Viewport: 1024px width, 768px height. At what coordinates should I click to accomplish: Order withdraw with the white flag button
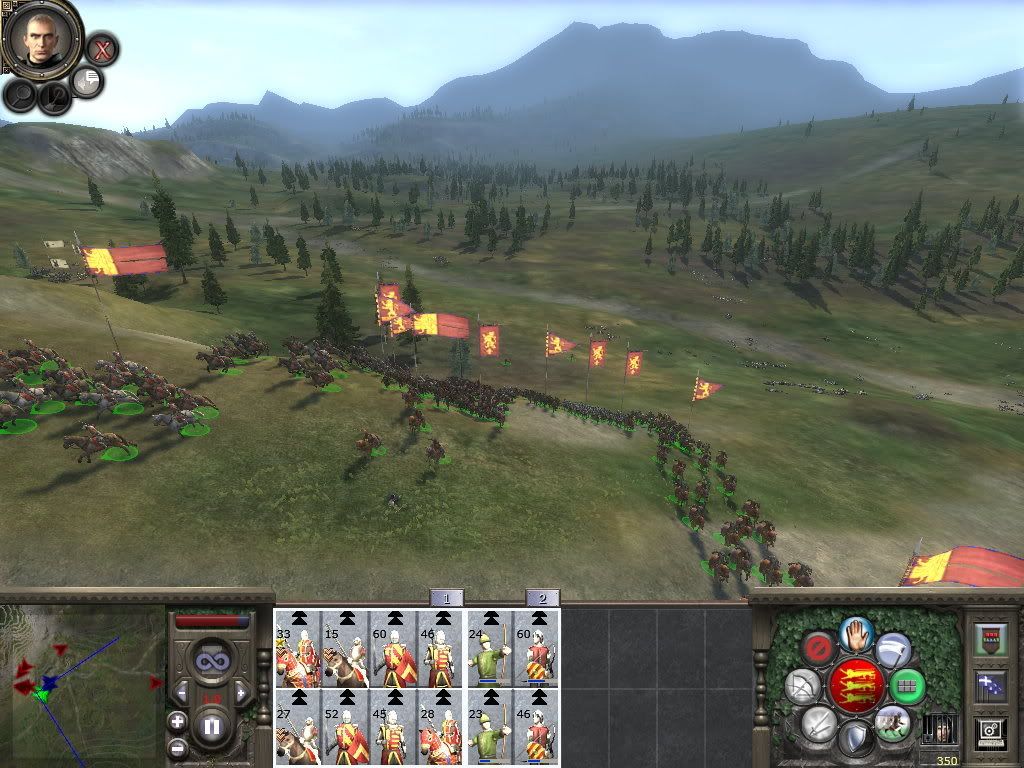coord(893,650)
